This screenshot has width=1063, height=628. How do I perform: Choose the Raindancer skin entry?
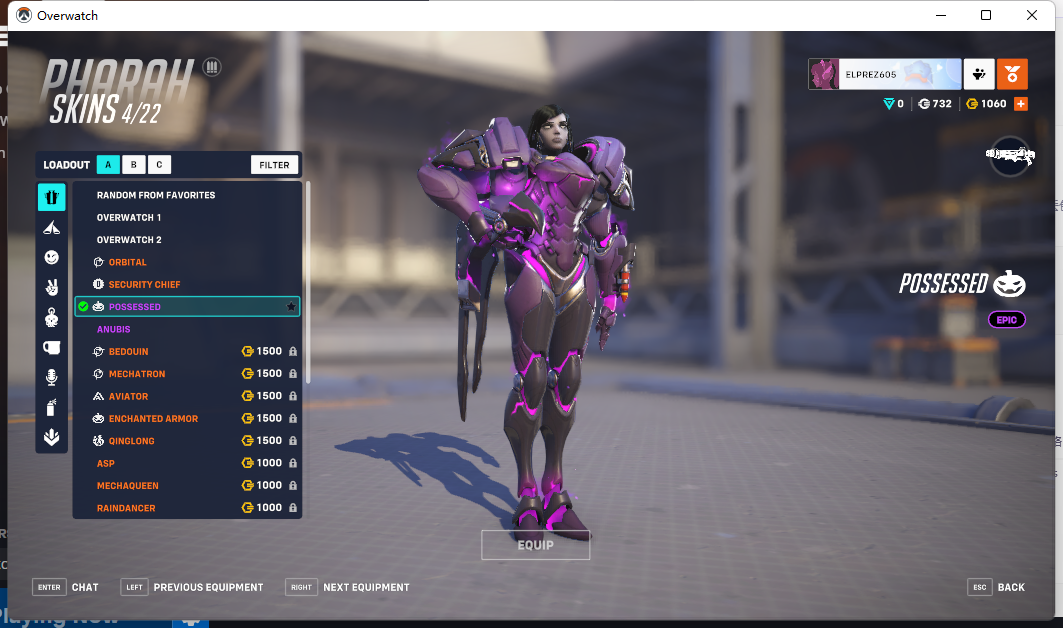click(x=126, y=508)
